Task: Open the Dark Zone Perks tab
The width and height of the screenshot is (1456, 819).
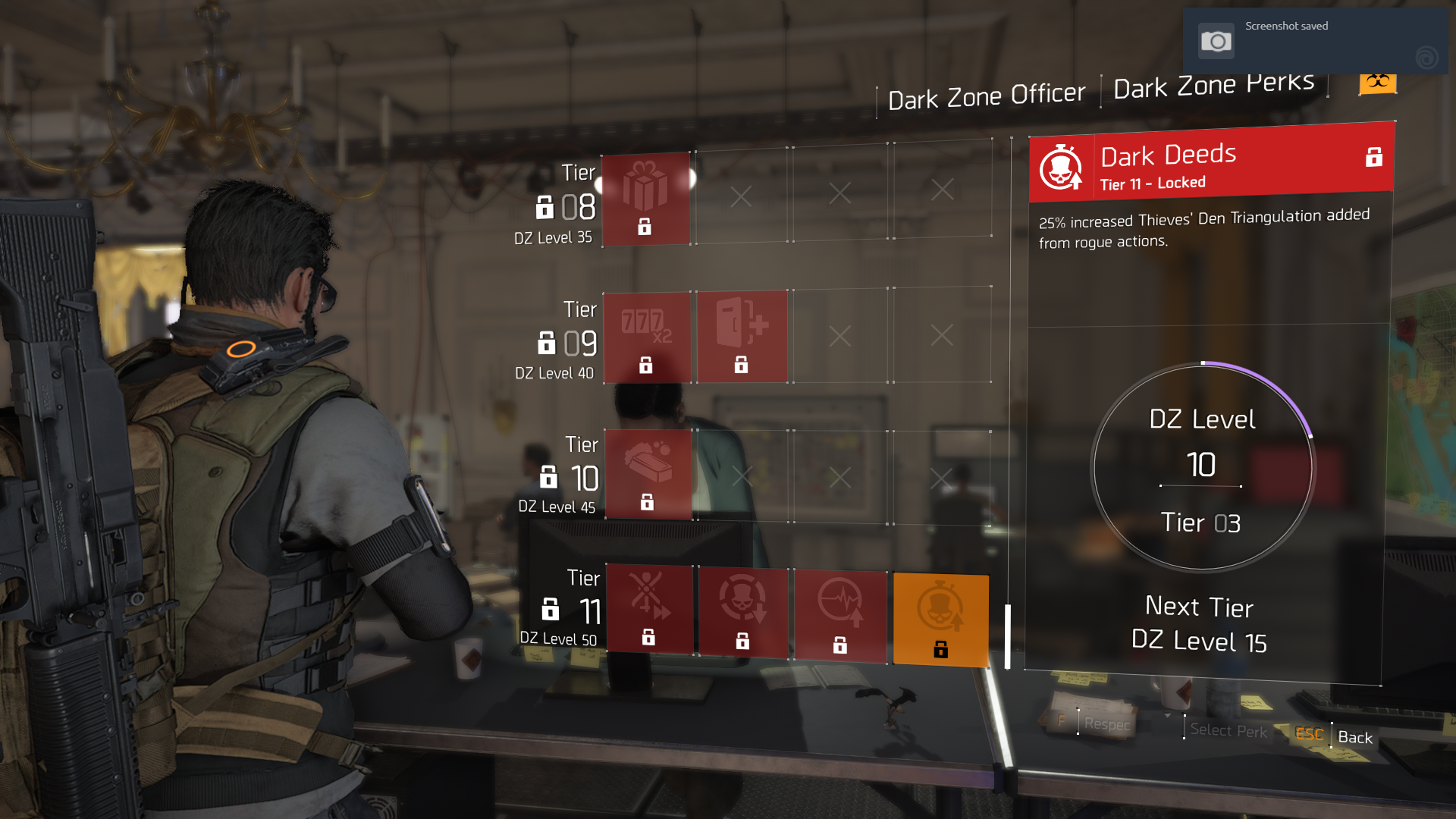Action: click(1213, 85)
